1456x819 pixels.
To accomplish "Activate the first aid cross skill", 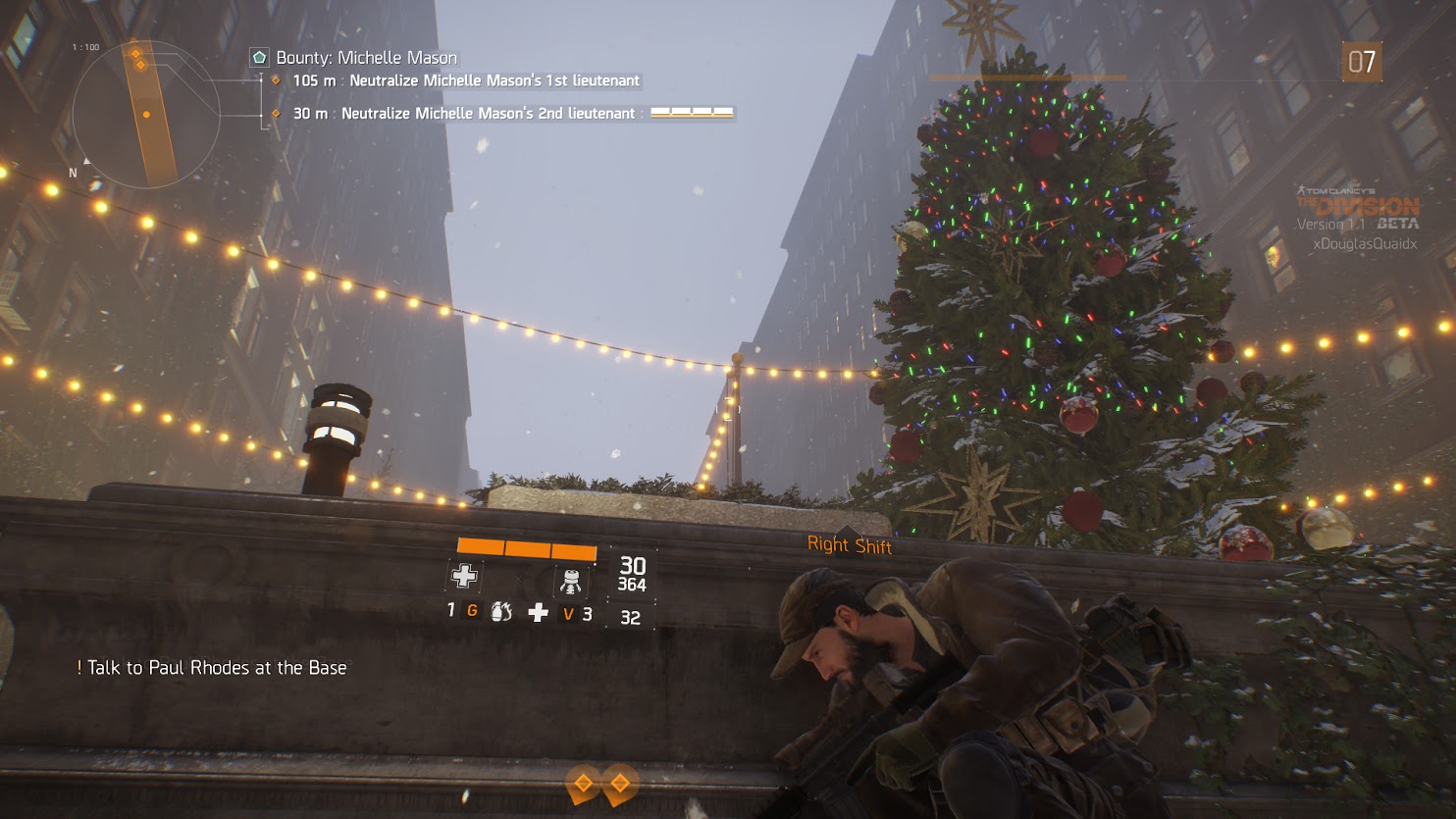I will (x=464, y=577).
